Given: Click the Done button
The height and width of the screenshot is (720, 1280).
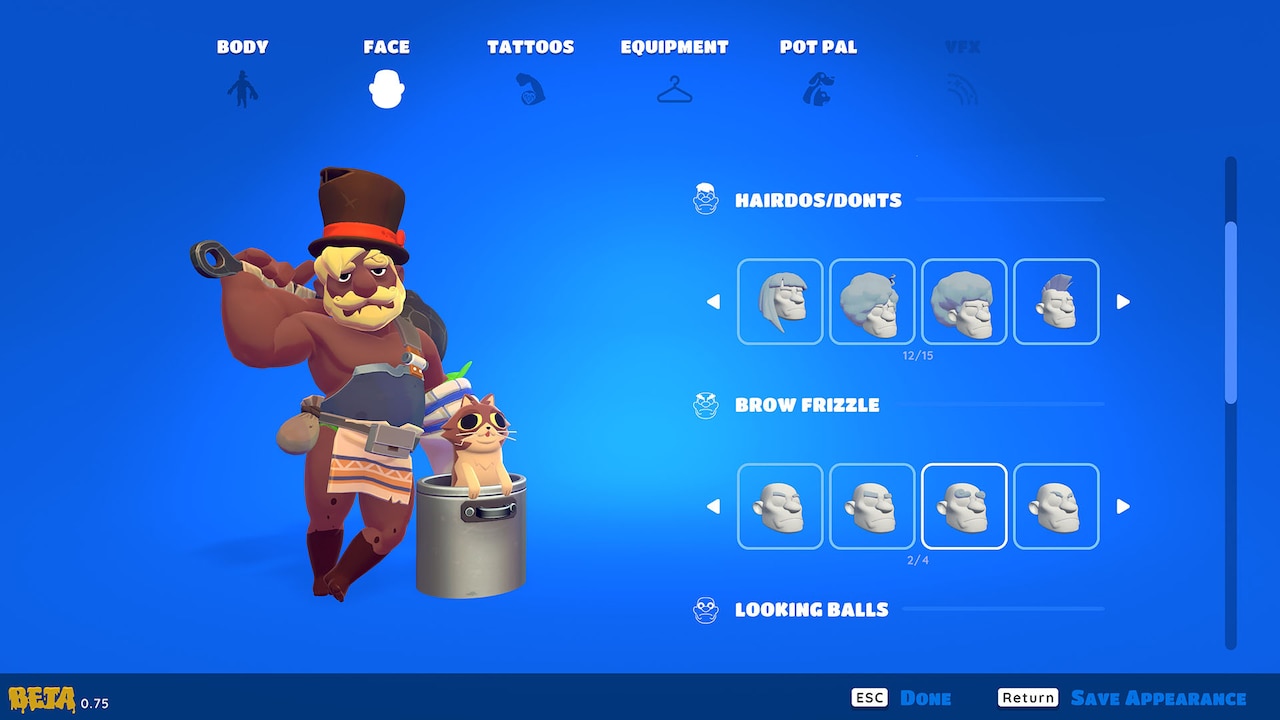Looking at the screenshot, I should 927,697.
